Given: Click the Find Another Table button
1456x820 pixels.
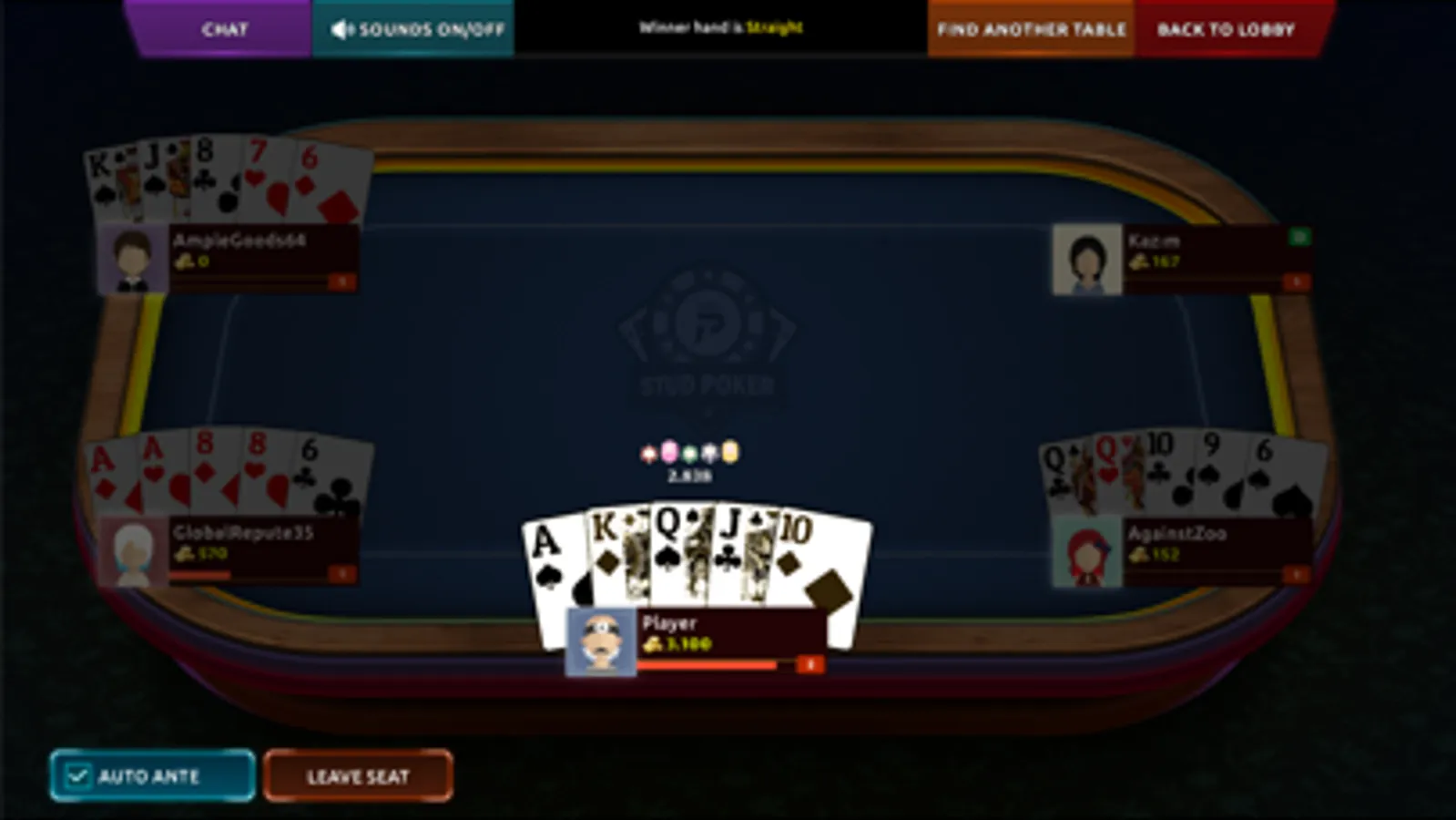Looking at the screenshot, I should tap(1030, 28).
